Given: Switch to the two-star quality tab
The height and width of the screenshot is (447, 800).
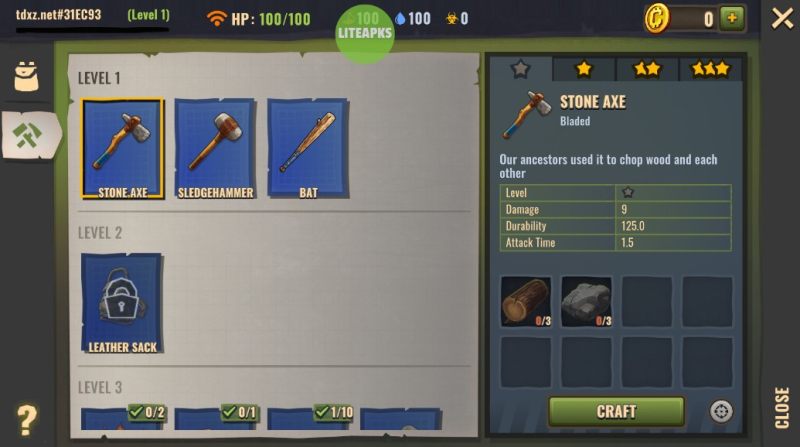Looking at the screenshot, I should (647, 69).
